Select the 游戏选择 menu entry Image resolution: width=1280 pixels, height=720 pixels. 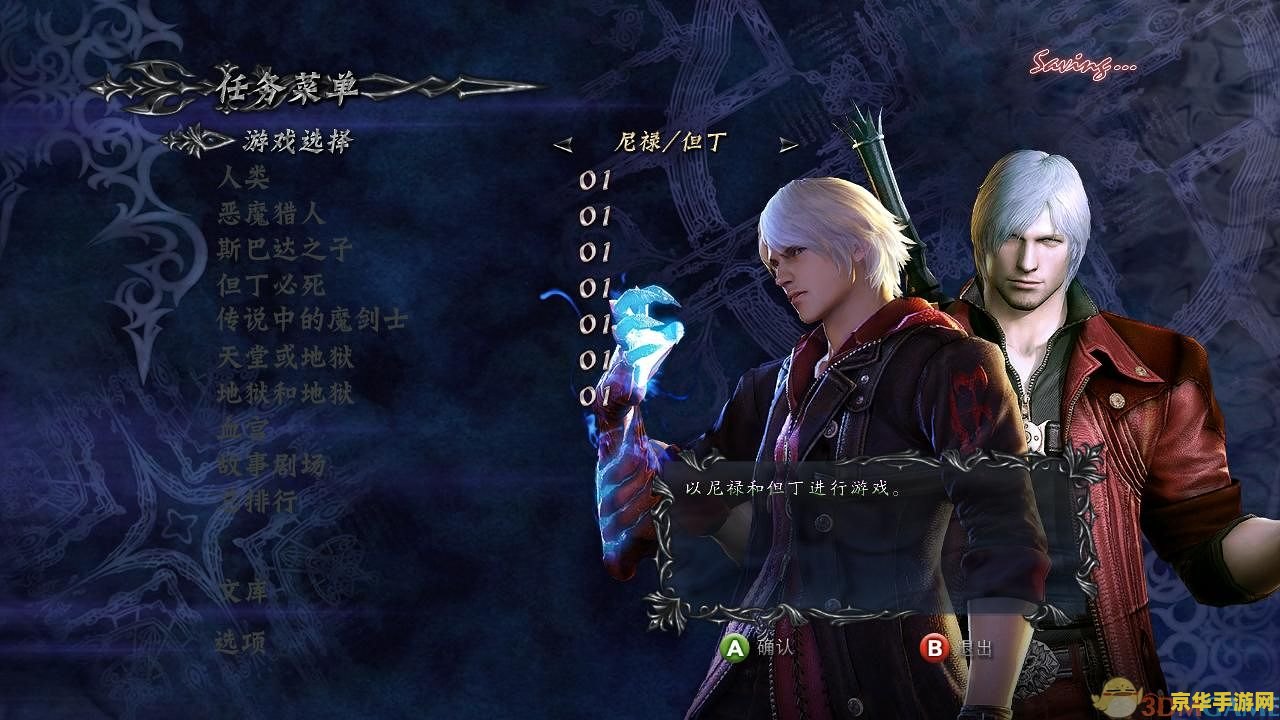(x=297, y=142)
